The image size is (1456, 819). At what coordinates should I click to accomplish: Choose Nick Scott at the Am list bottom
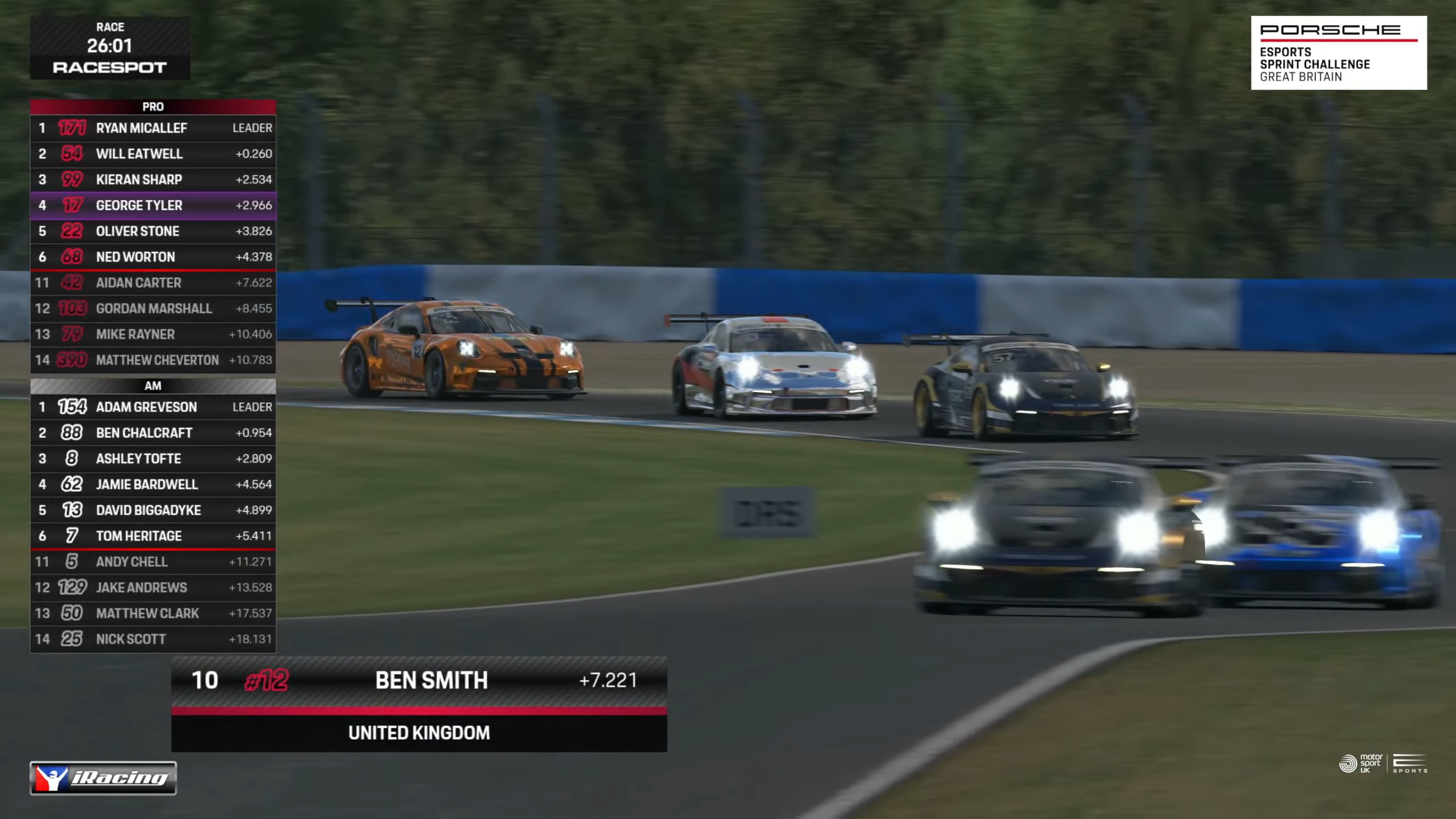tap(152, 639)
